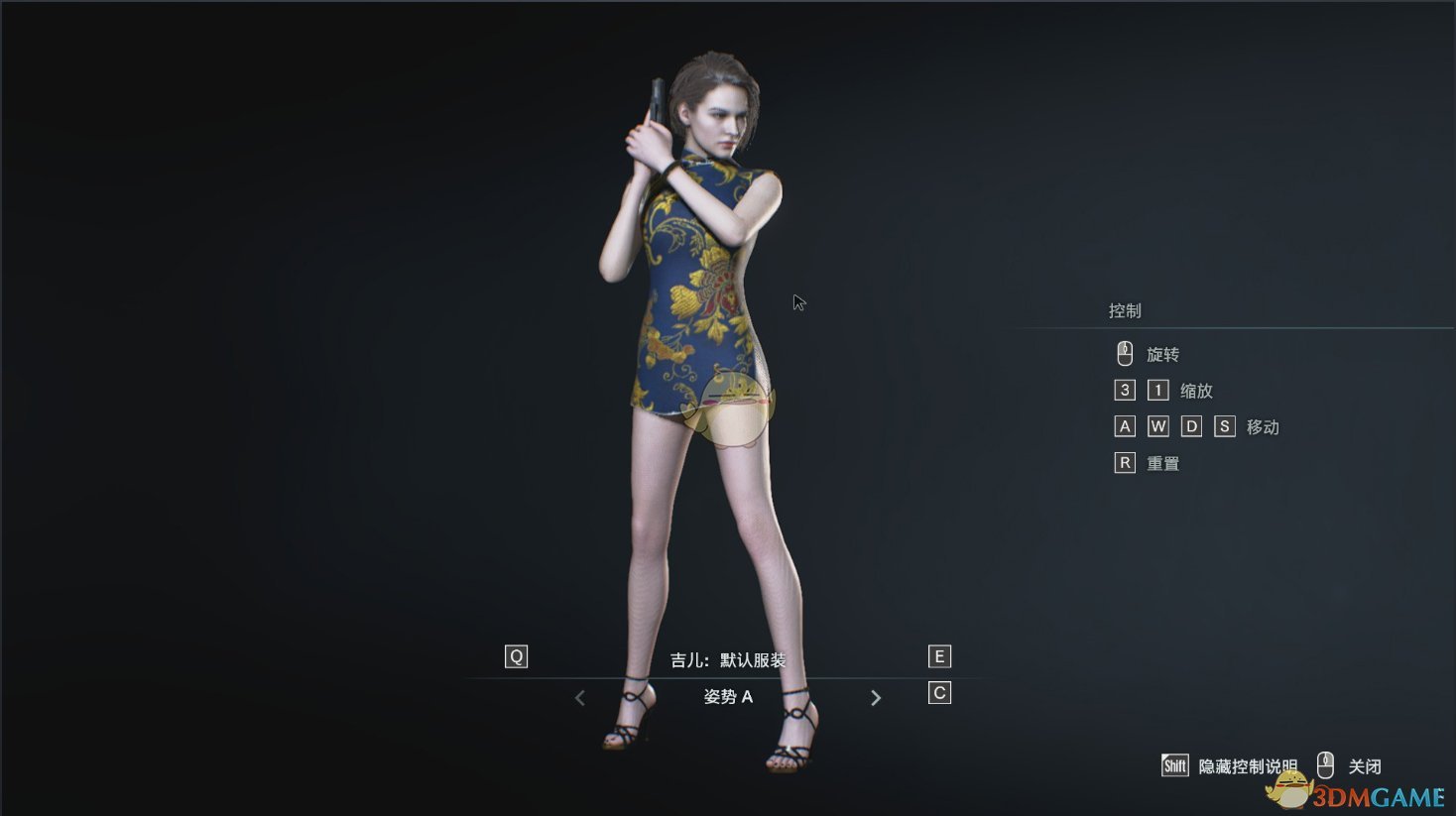Viewport: 1456px width, 816px height.
Task: Click the W key move icon
Action: pyautogui.click(x=1157, y=425)
